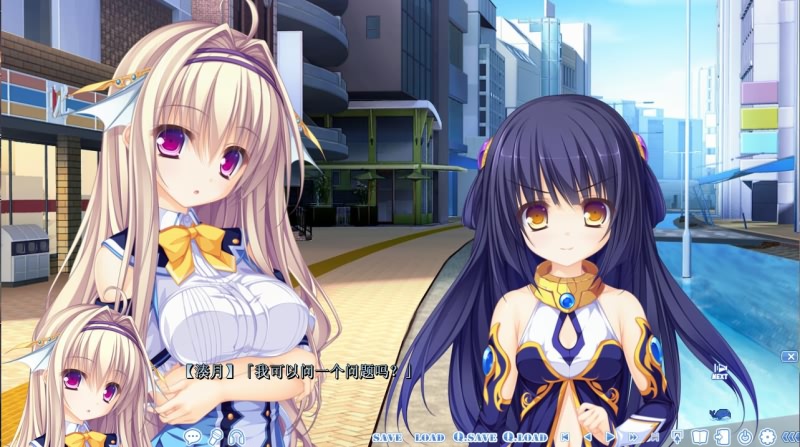The image size is (800, 447).
Task: Open the SAVE menu
Action: click(386, 437)
